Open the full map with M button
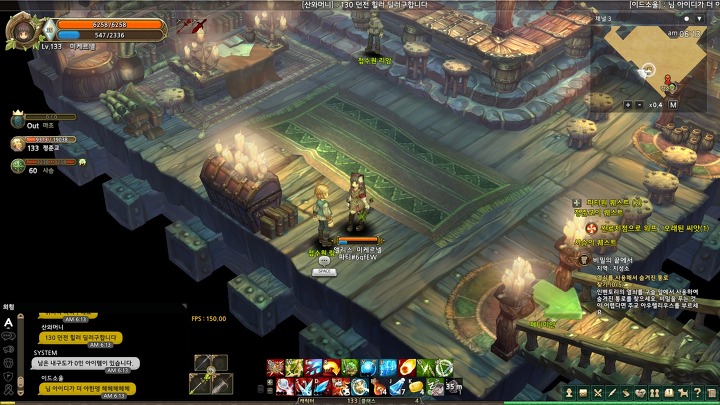The width and height of the screenshot is (720, 405). point(673,104)
